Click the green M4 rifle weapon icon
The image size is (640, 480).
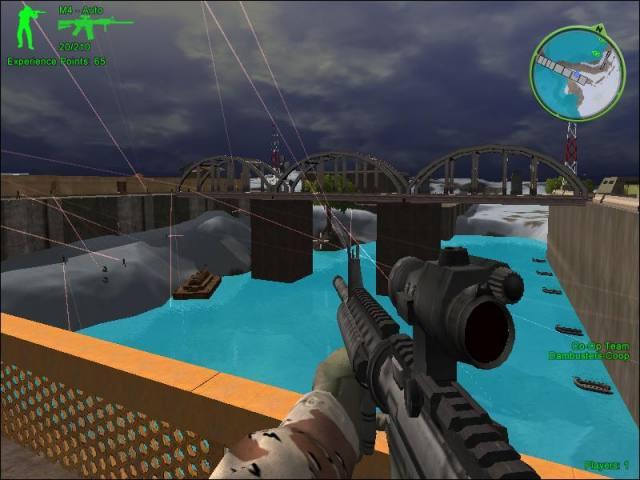click(92, 25)
